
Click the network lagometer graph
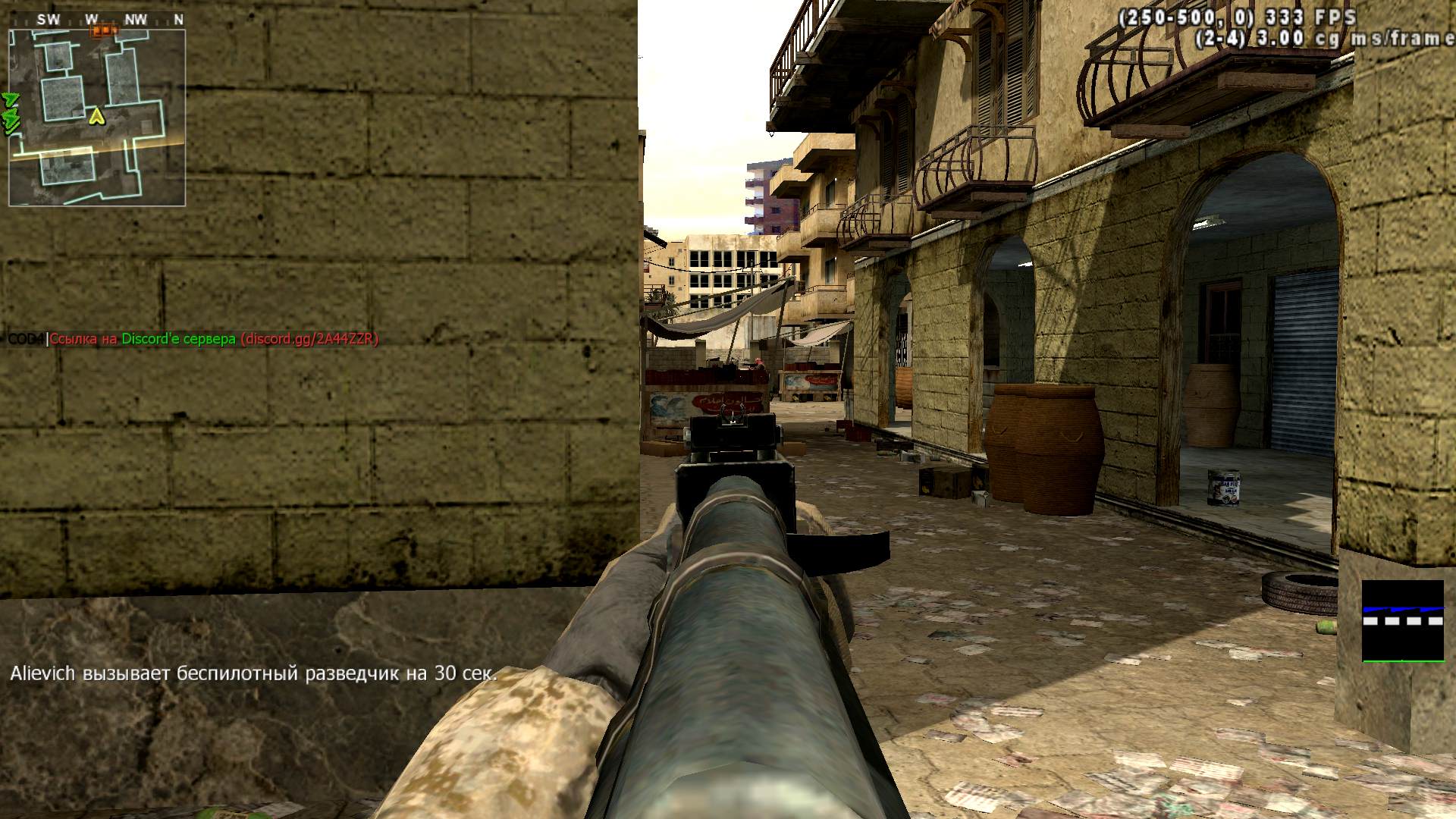(1402, 621)
